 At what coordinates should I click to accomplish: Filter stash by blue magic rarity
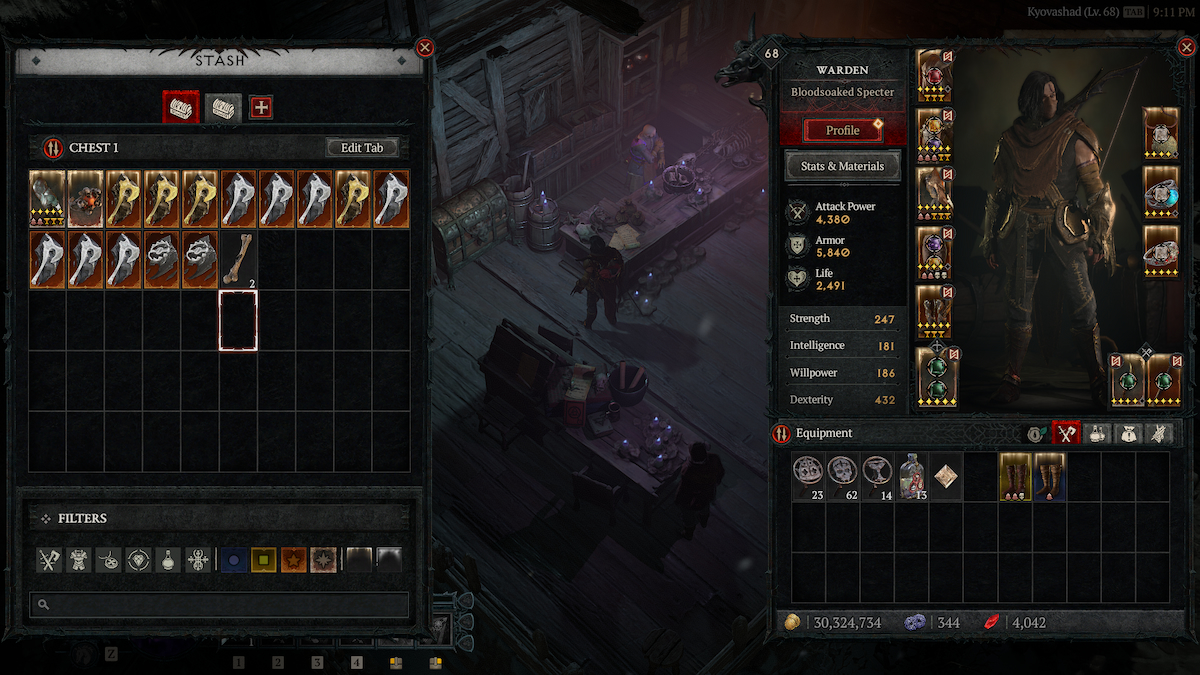tap(234, 561)
